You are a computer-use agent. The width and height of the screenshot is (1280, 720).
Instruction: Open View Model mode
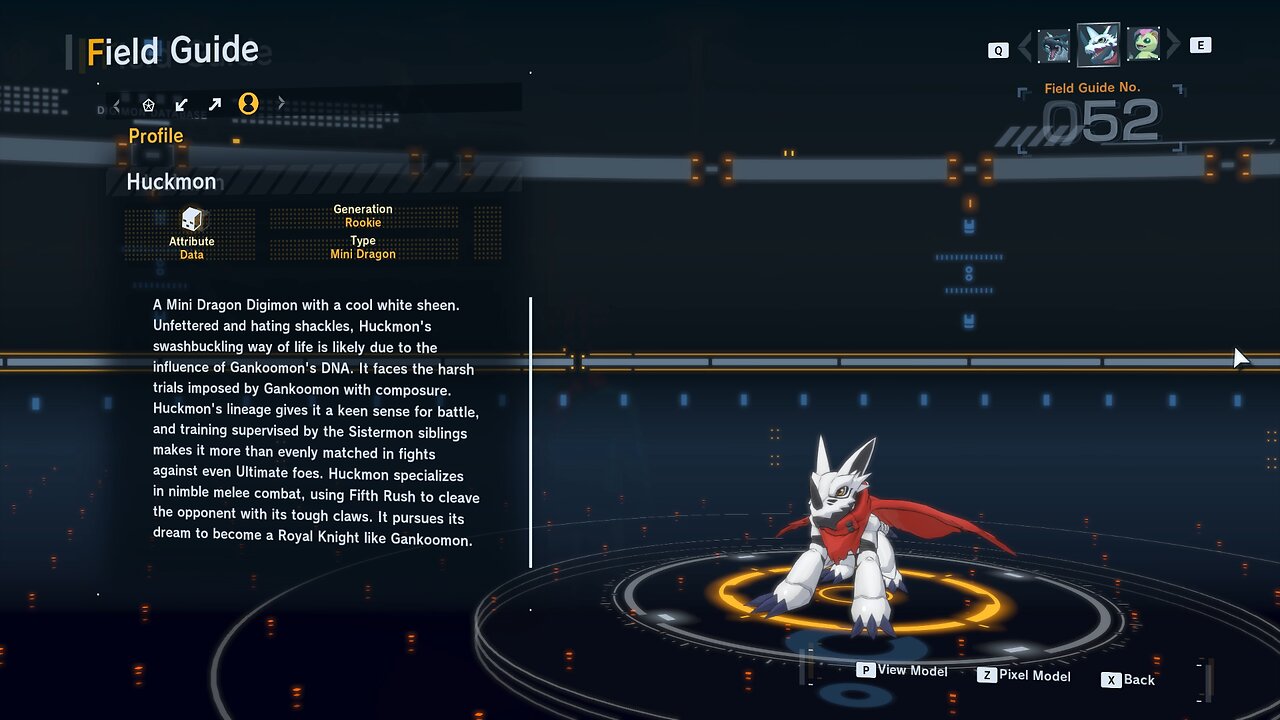(902, 671)
